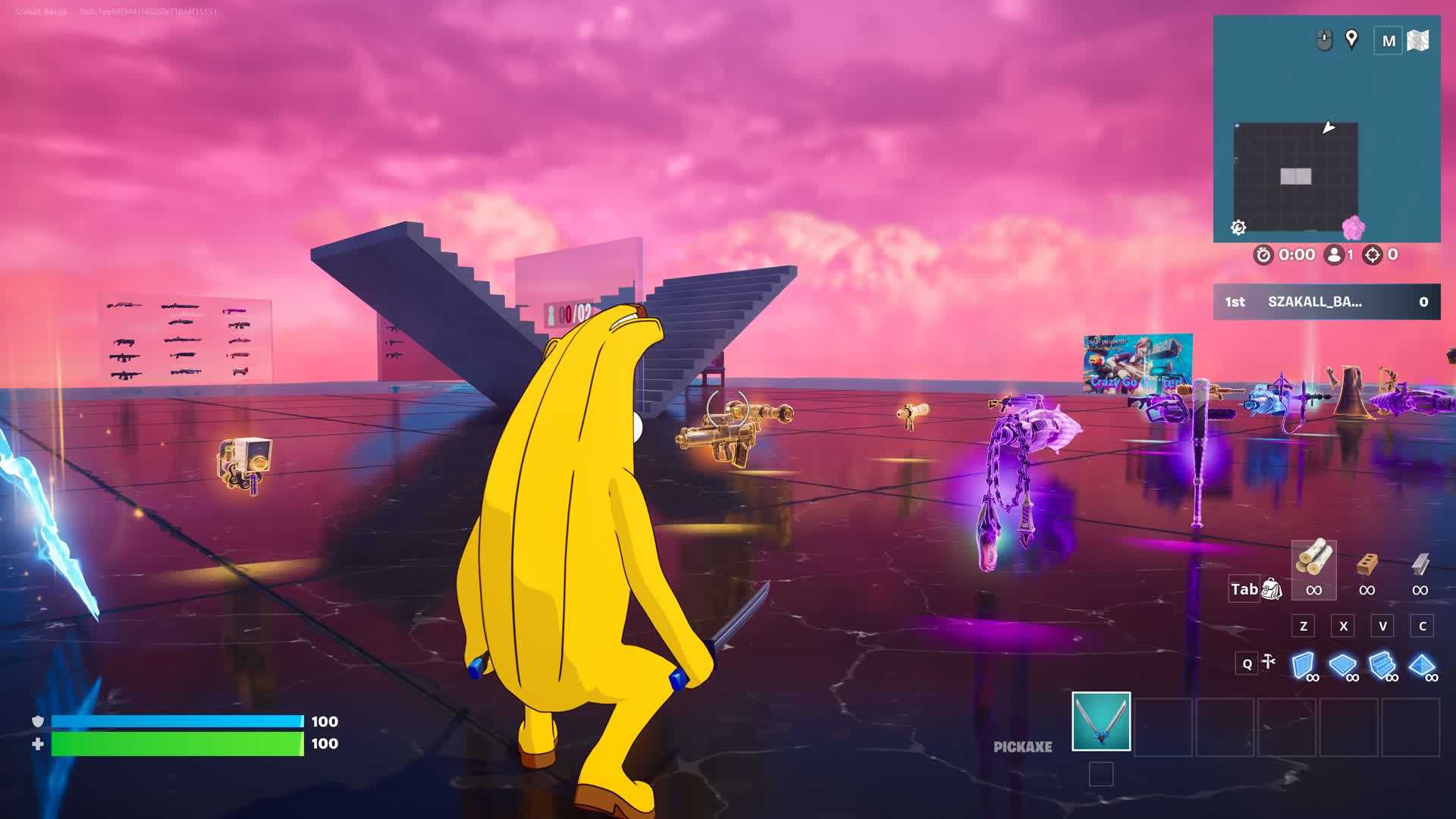Open the wrench gear icon on the minimap
Image resolution: width=1456 pixels, height=819 pixels.
click(1238, 227)
